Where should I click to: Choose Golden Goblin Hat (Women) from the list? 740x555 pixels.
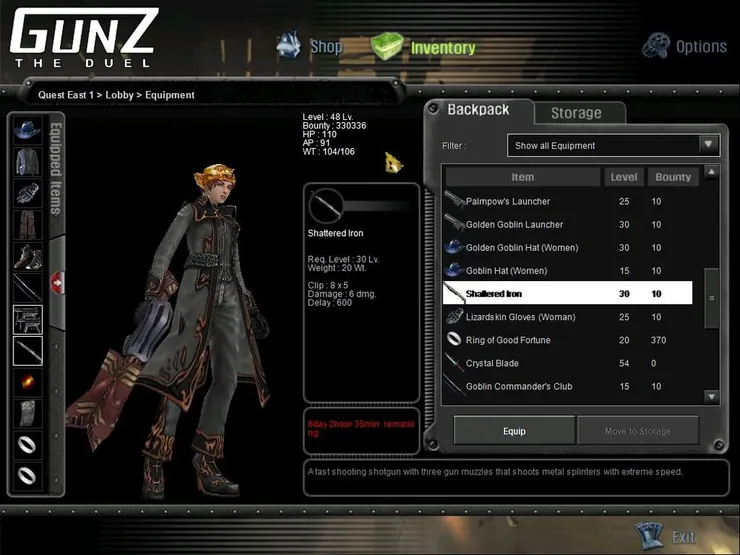point(521,248)
